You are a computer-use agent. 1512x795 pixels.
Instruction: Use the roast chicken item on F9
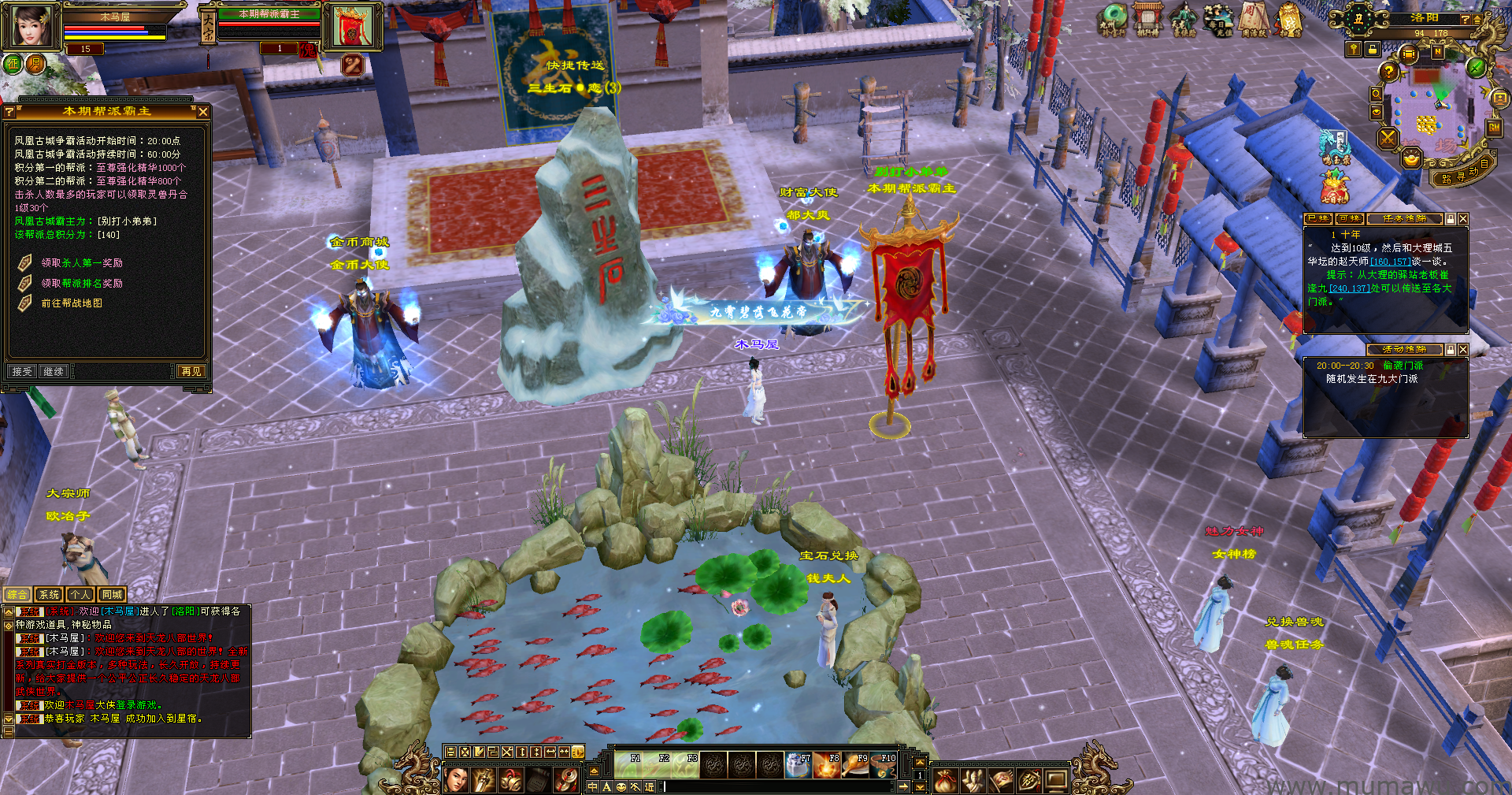pyautogui.click(x=856, y=765)
